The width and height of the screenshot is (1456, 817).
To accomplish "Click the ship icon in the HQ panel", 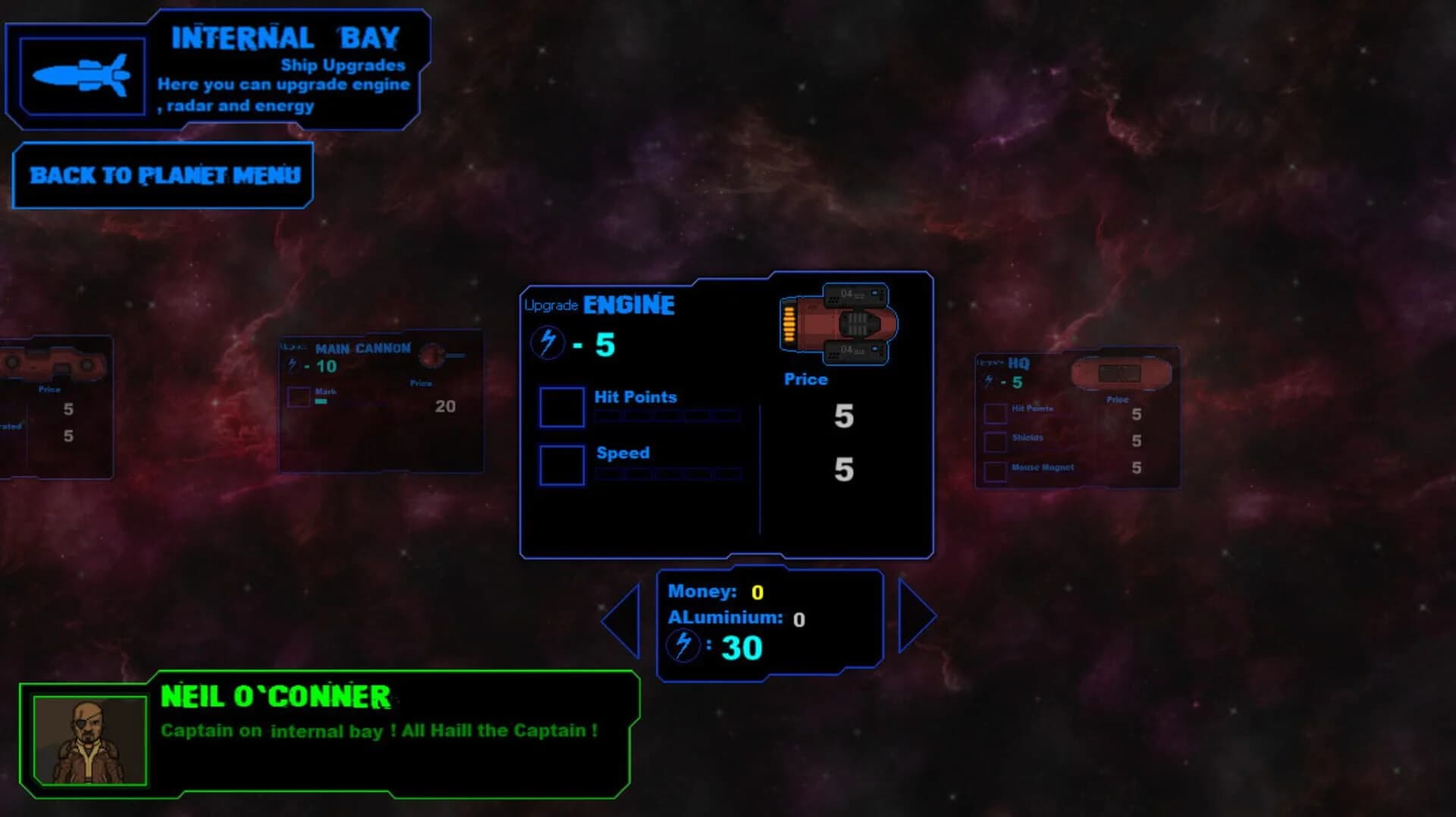I will click(x=1121, y=372).
